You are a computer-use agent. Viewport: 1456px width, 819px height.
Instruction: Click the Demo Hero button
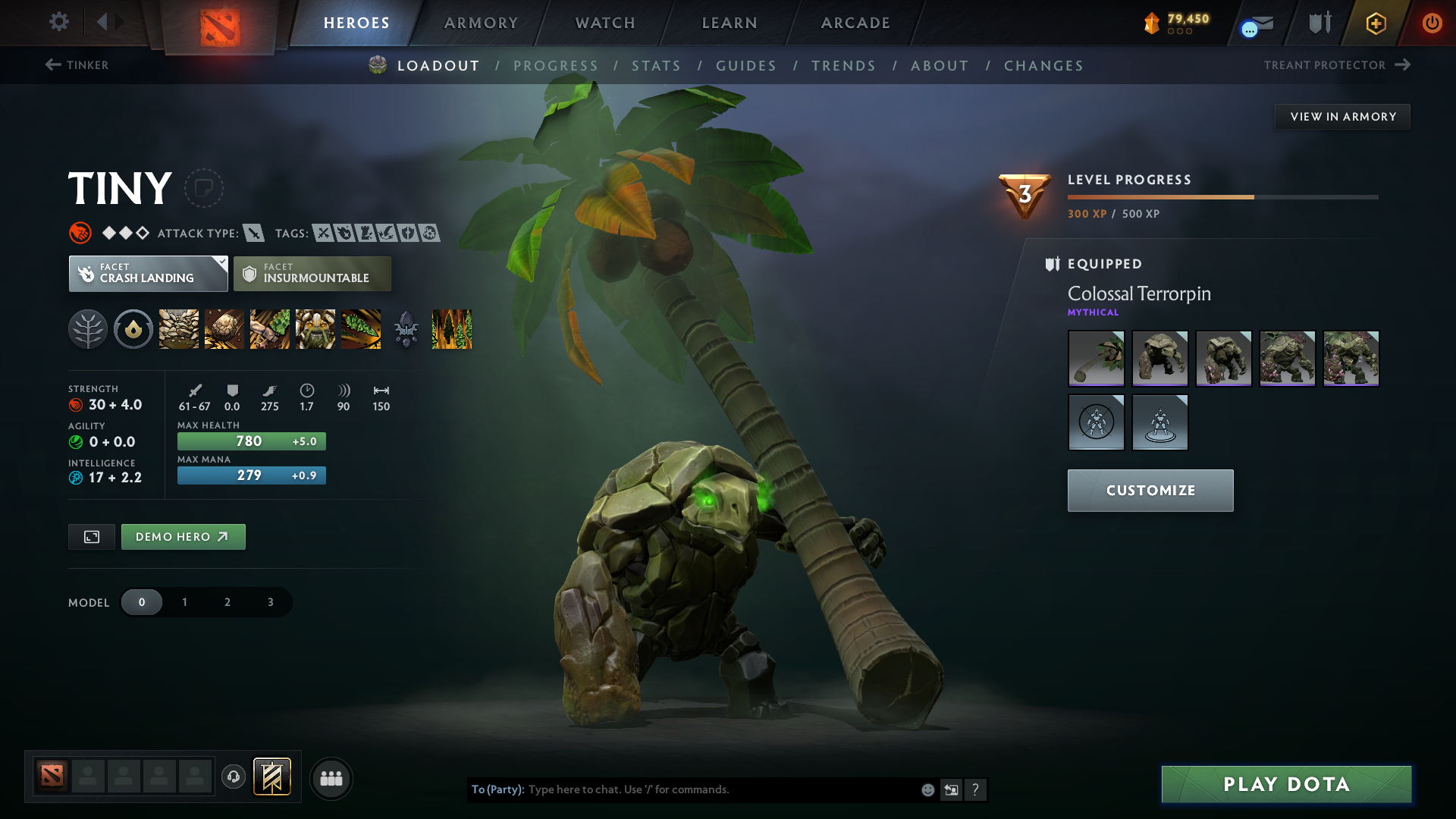click(183, 536)
